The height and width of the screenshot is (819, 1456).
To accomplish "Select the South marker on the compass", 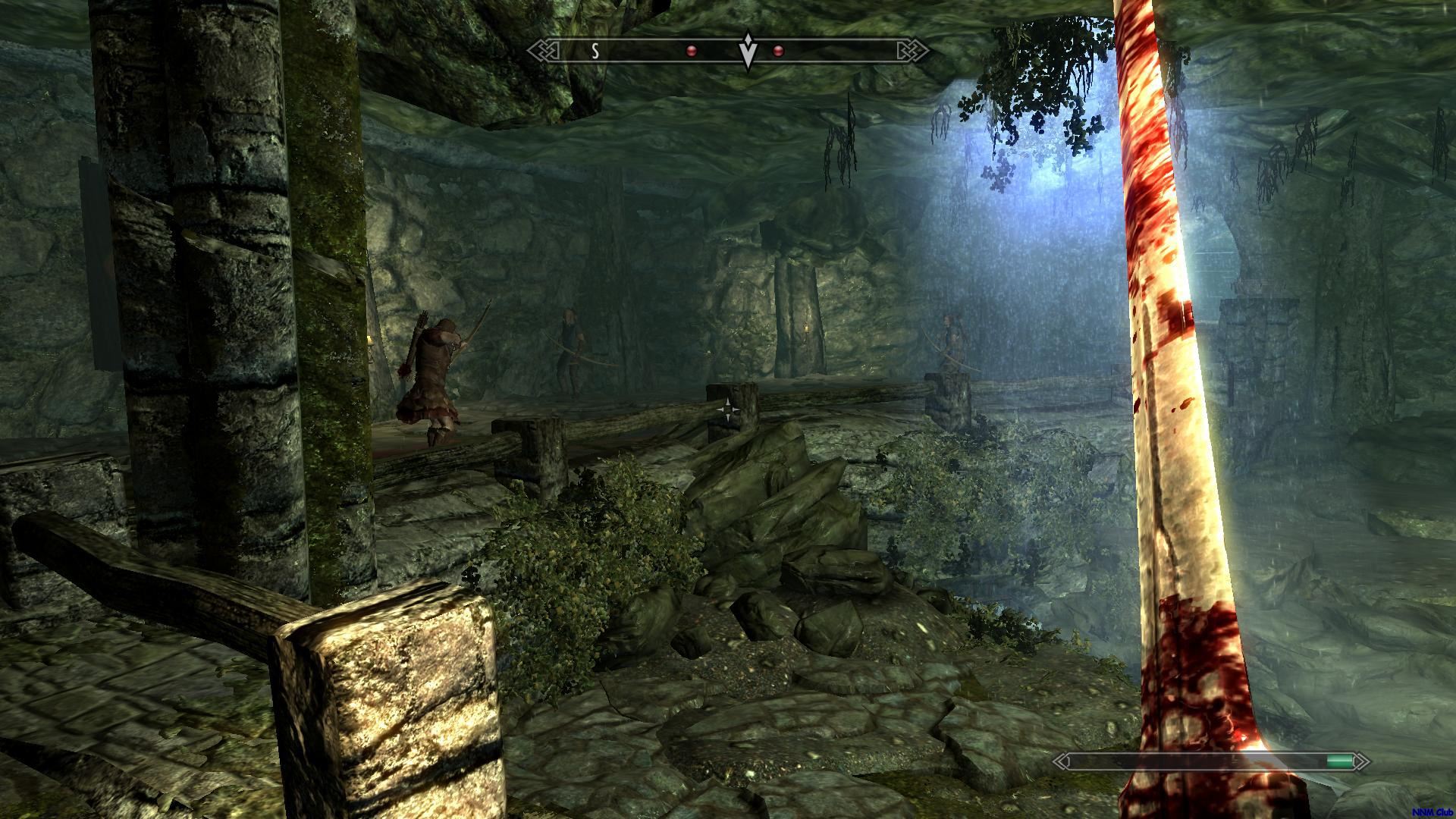I will [x=595, y=51].
